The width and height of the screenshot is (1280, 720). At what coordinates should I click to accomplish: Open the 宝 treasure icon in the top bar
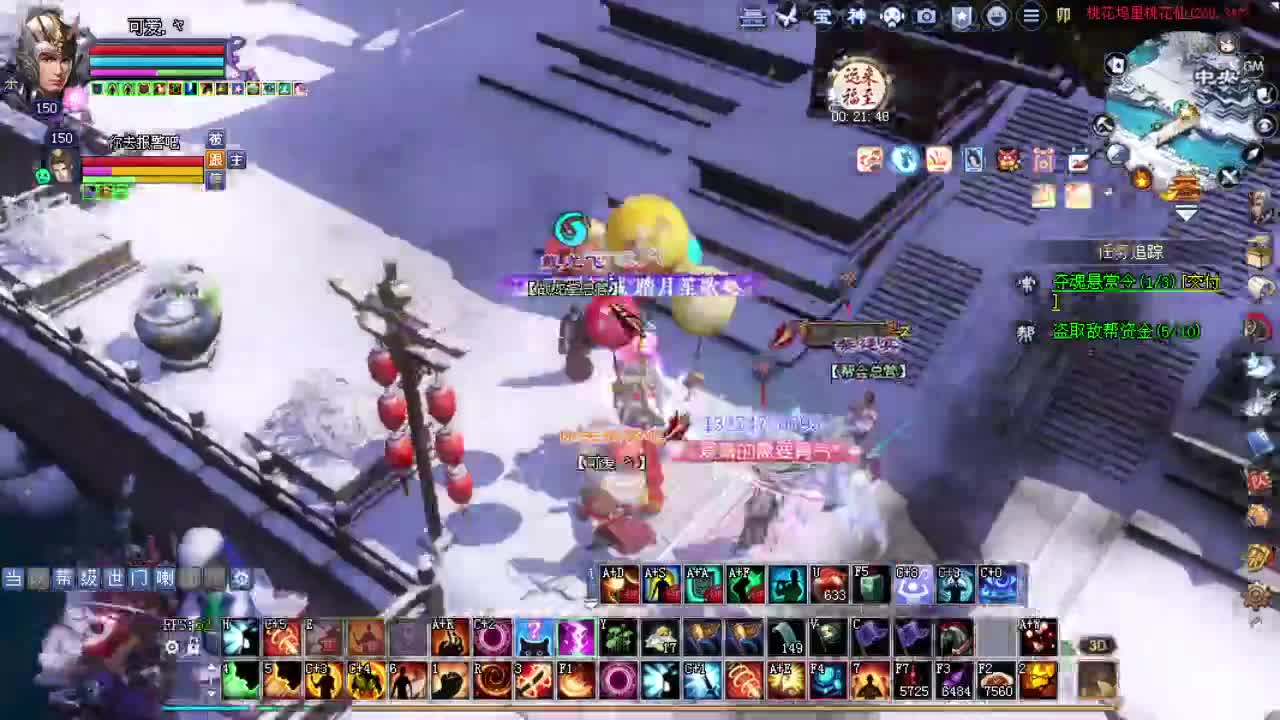coord(822,17)
